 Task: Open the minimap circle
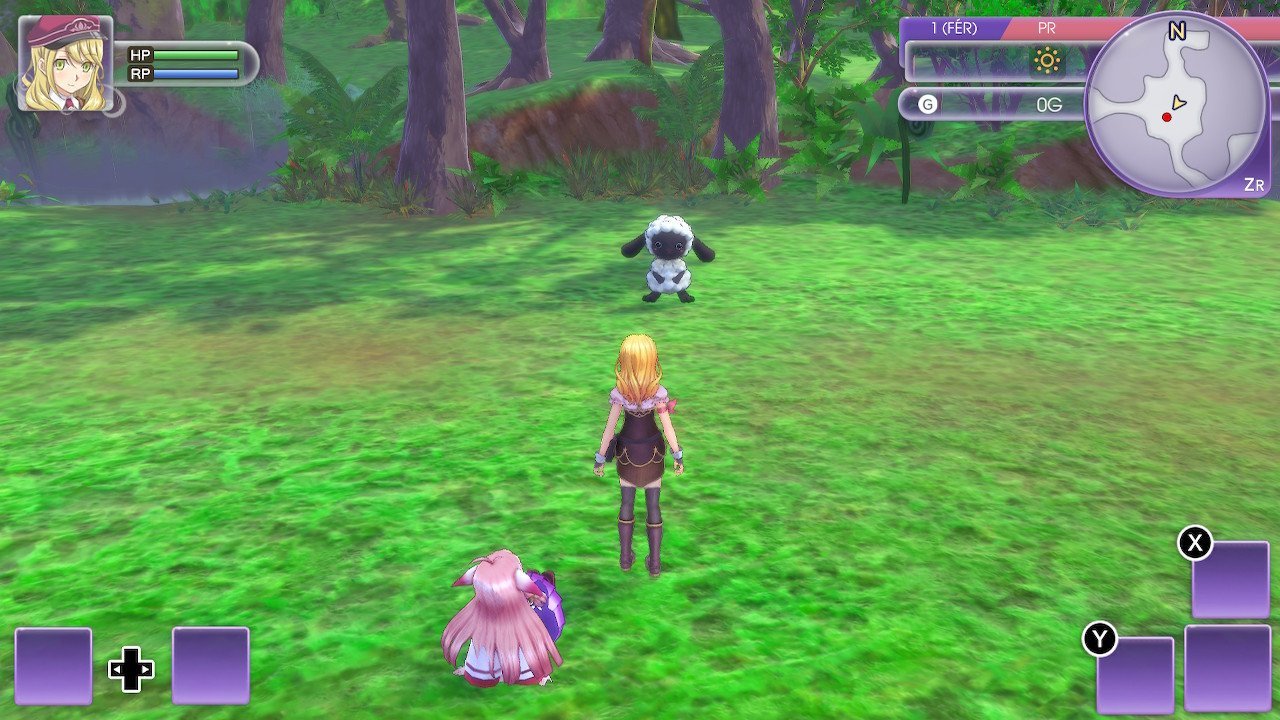[1170, 100]
